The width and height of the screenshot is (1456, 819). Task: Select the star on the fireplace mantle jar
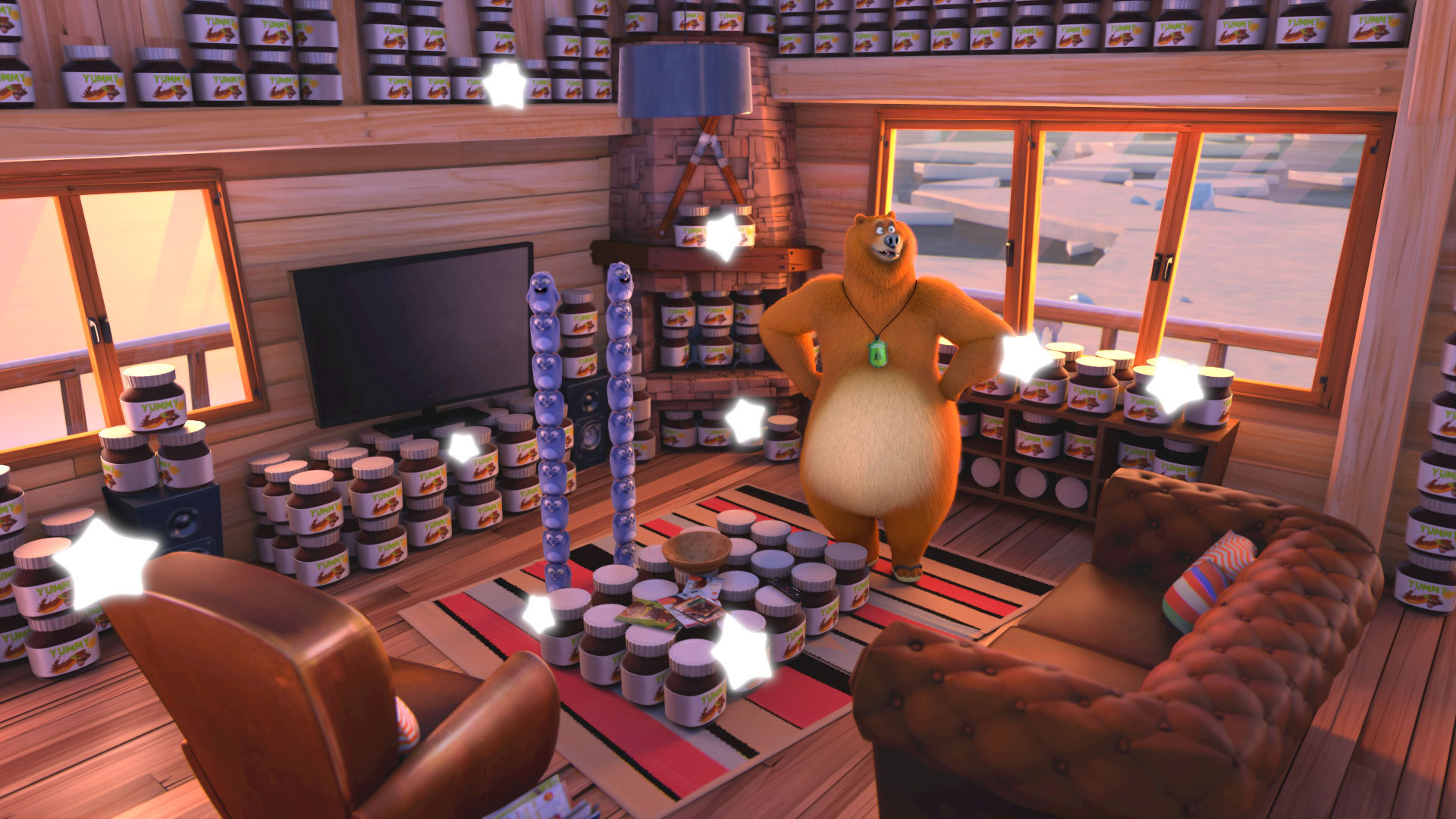tap(723, 237)
